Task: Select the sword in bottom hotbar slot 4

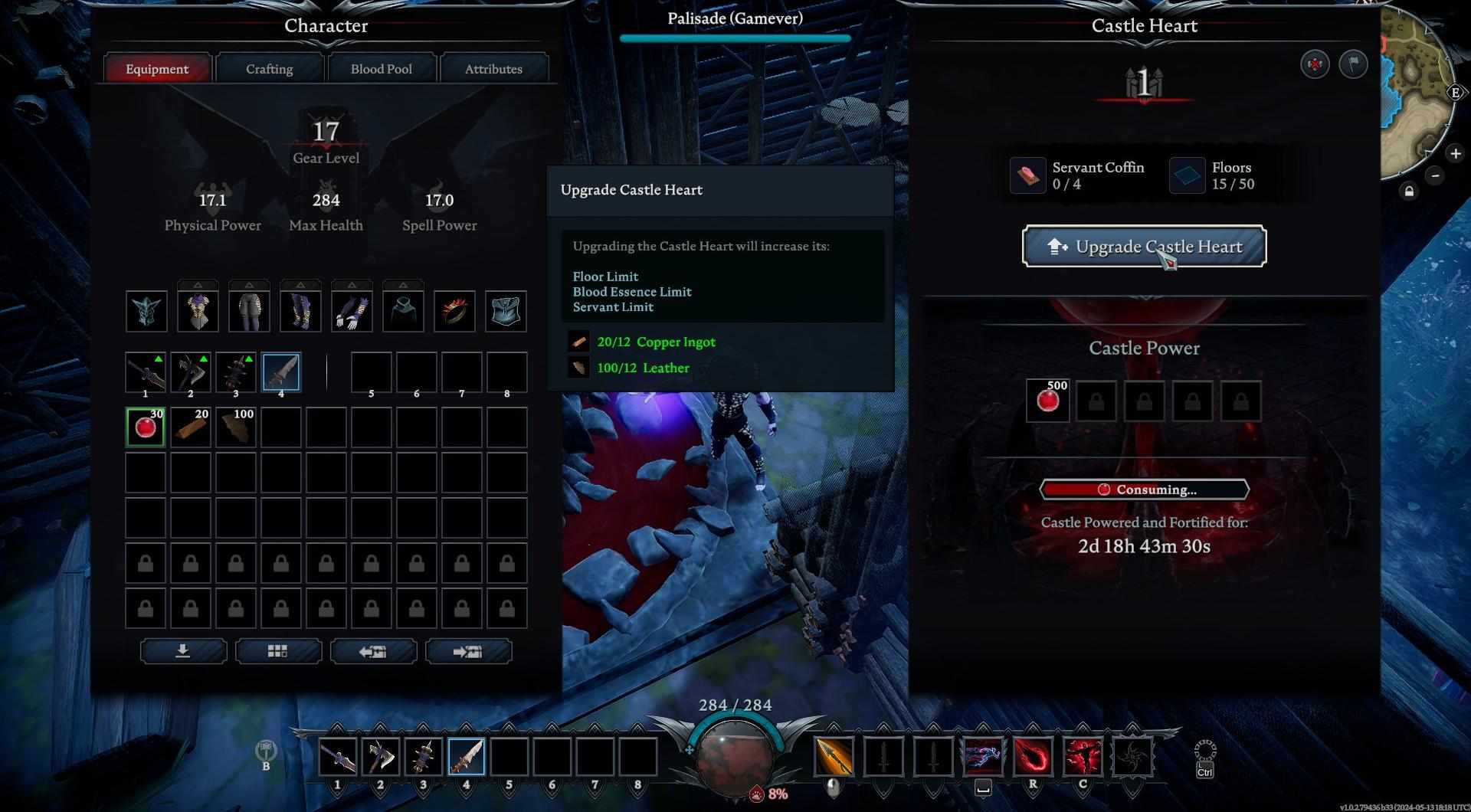Action: click(x=466, y=757)
